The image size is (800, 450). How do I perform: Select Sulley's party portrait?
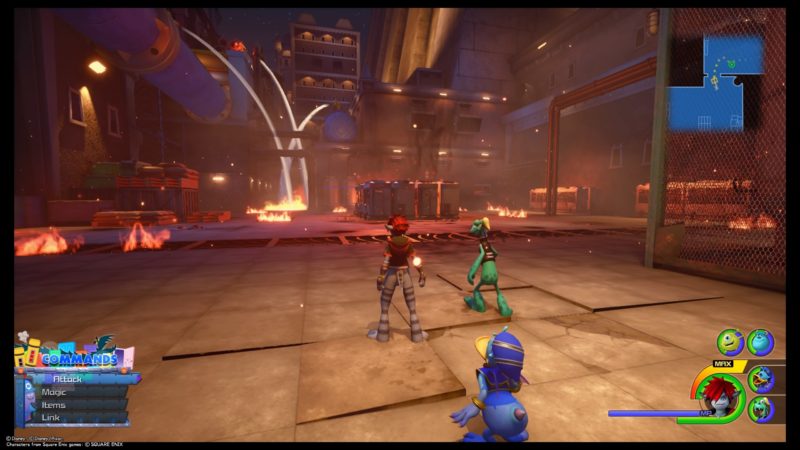(760, 343)
